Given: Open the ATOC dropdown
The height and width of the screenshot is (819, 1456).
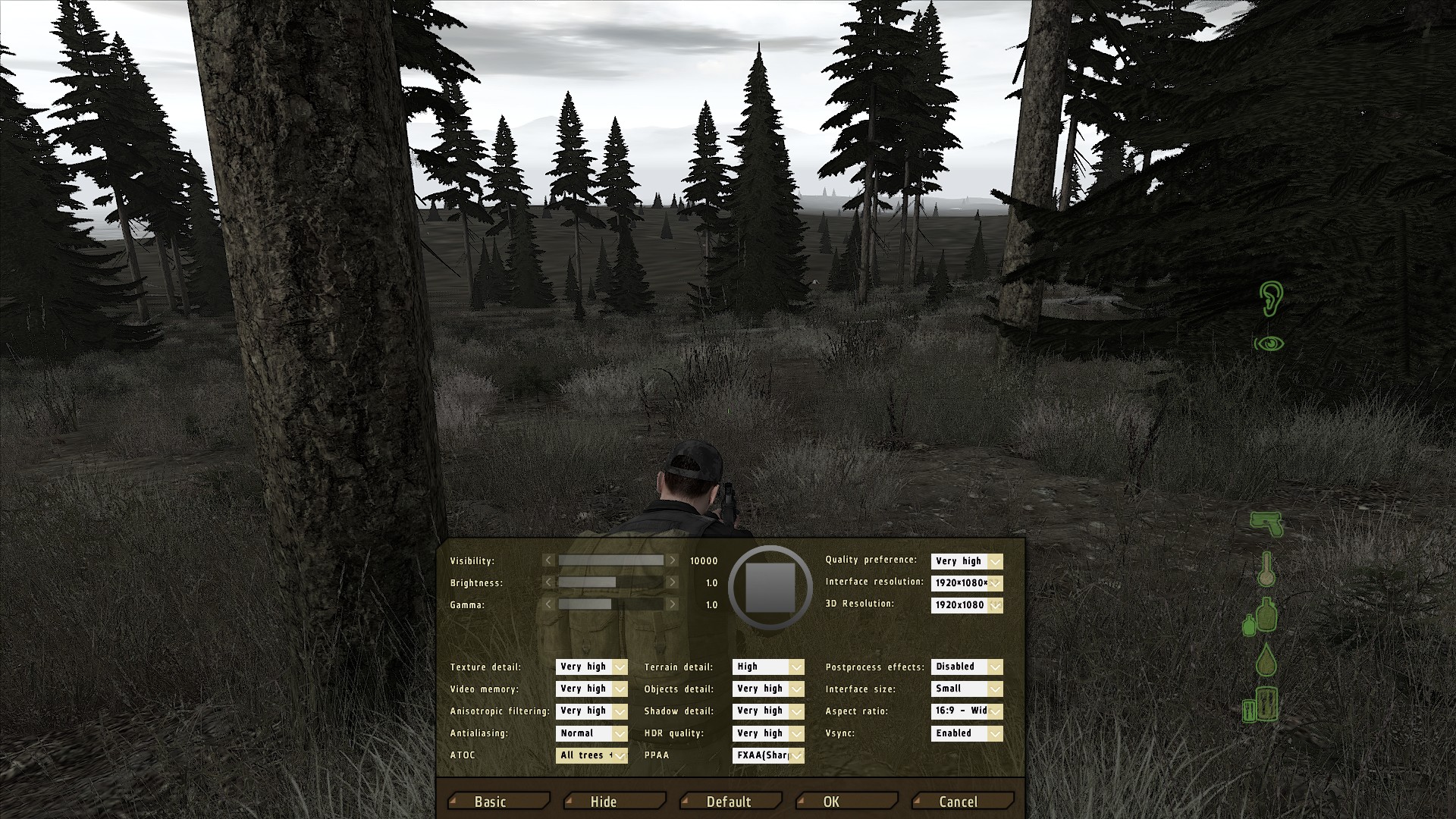Looking at the screenshot, I should tap(591, 755).
